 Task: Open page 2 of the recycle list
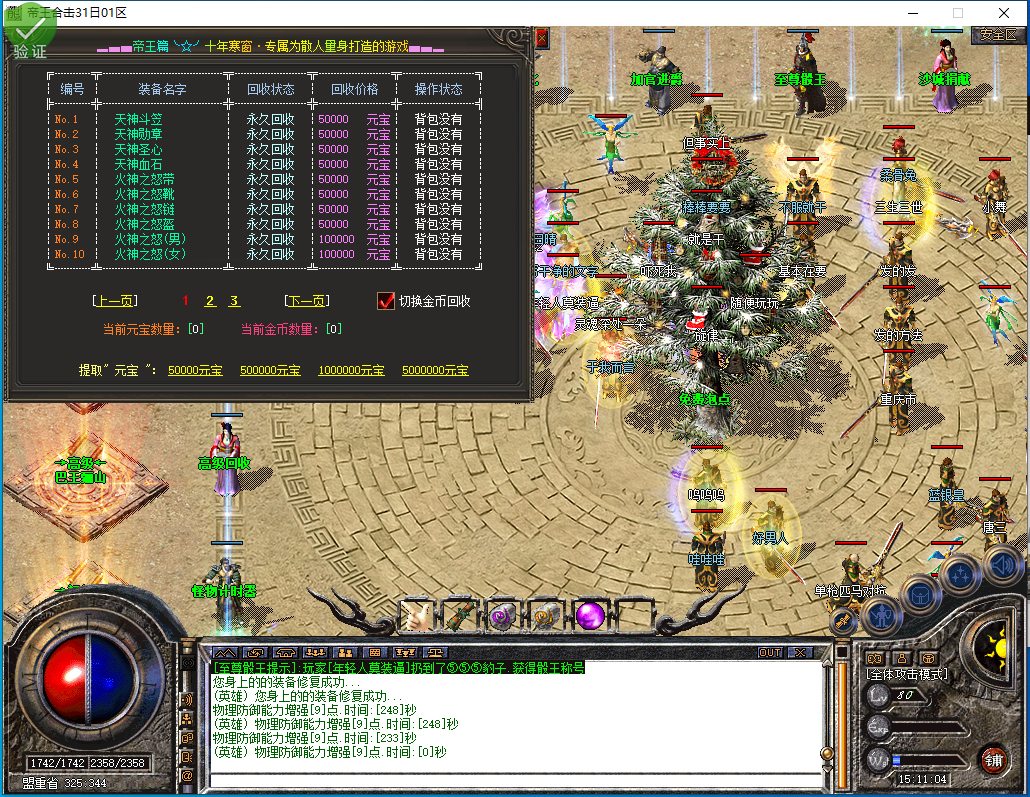point(210,301)
